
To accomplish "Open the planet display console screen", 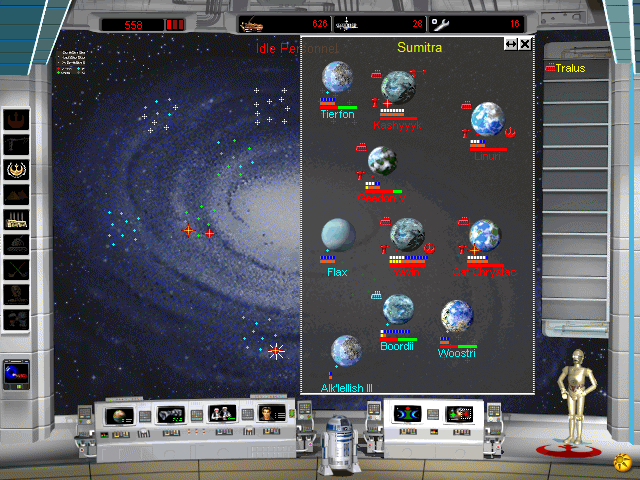I will point(120,413).
